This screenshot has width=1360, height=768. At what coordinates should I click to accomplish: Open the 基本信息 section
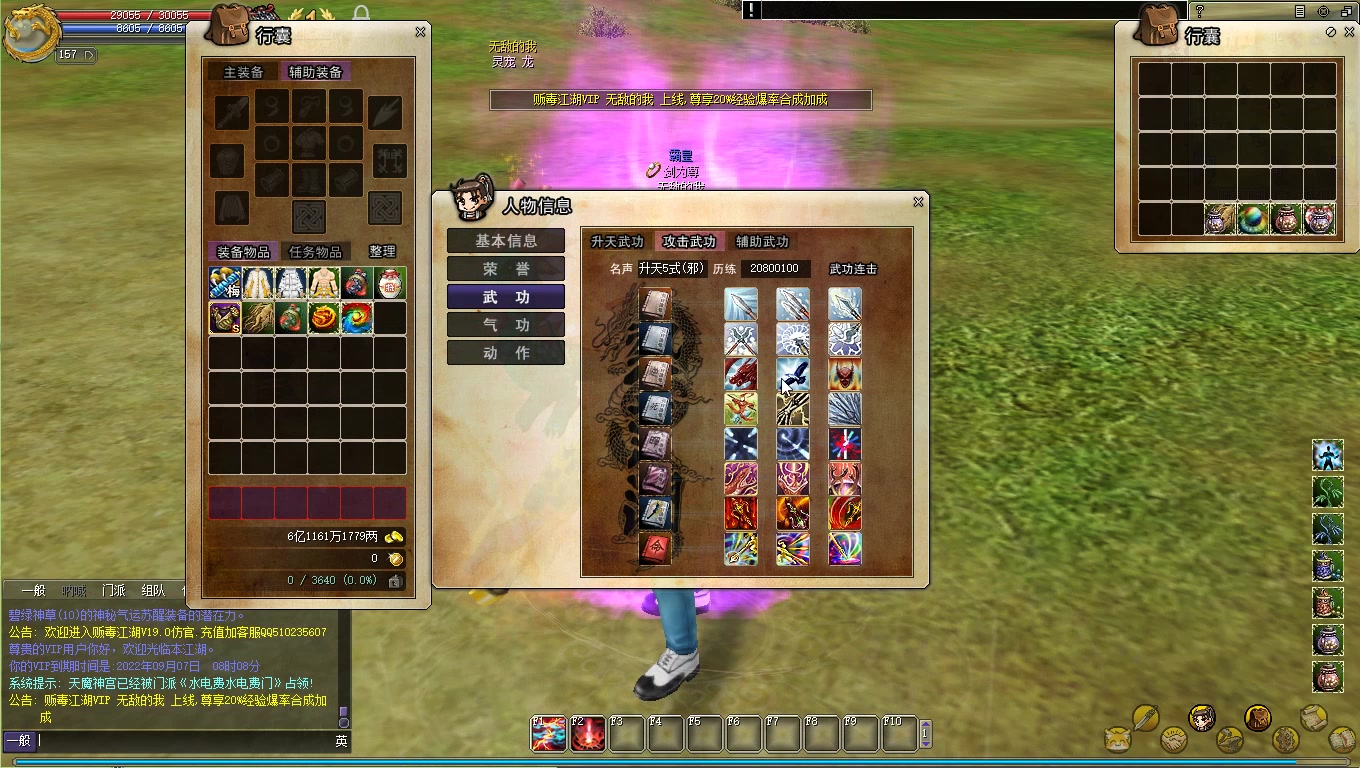[x=506, y=241]
